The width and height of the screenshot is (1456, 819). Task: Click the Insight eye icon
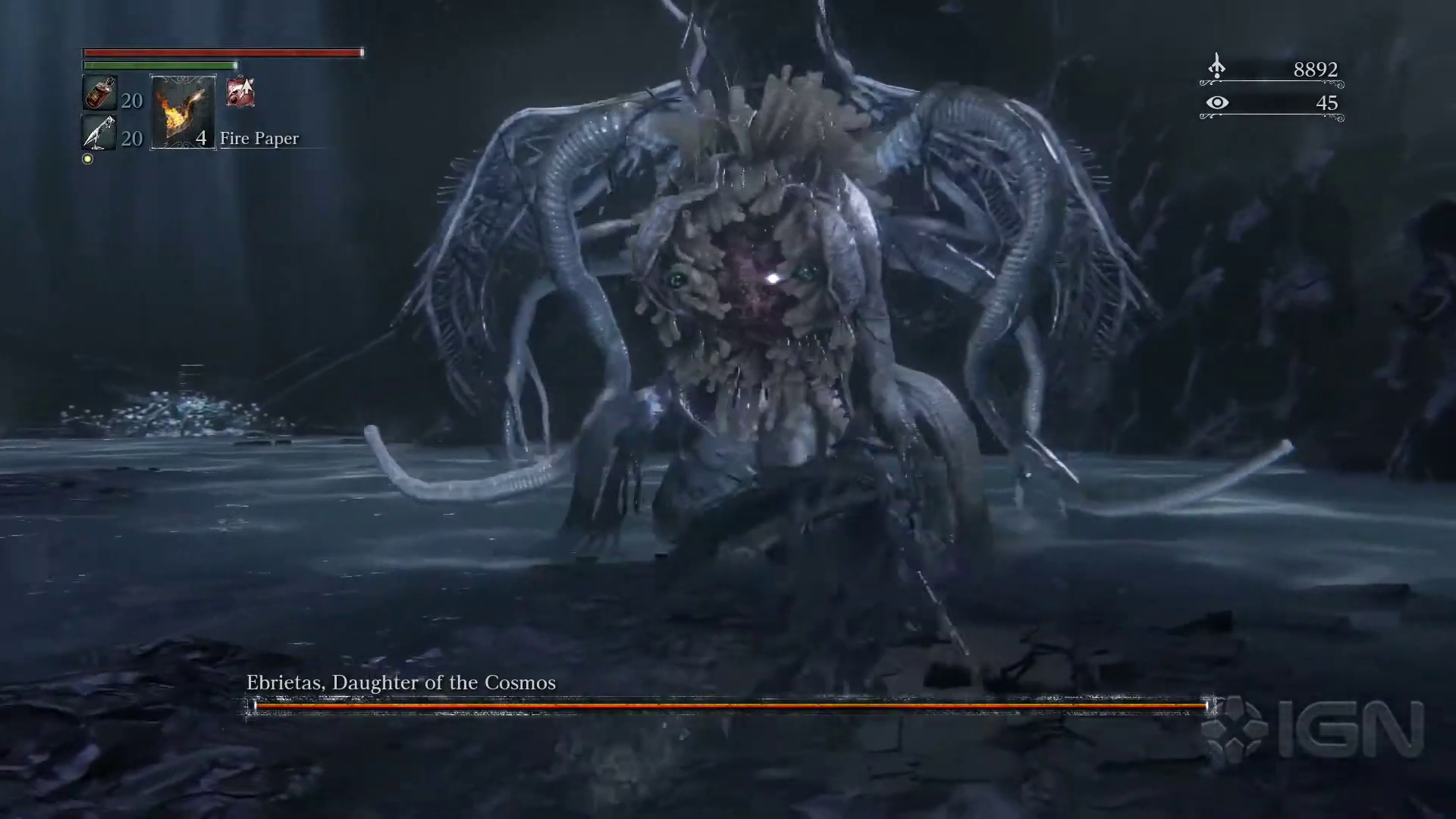point(1217,102)
